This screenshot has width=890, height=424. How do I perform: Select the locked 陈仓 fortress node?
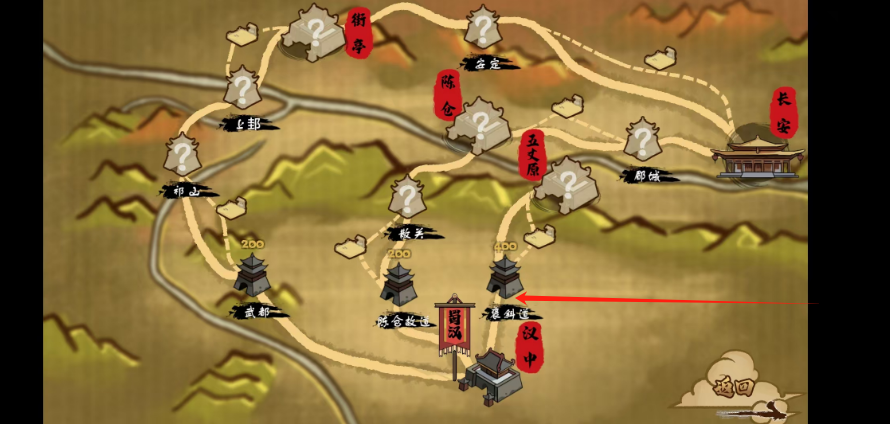(x=479, y=125)
